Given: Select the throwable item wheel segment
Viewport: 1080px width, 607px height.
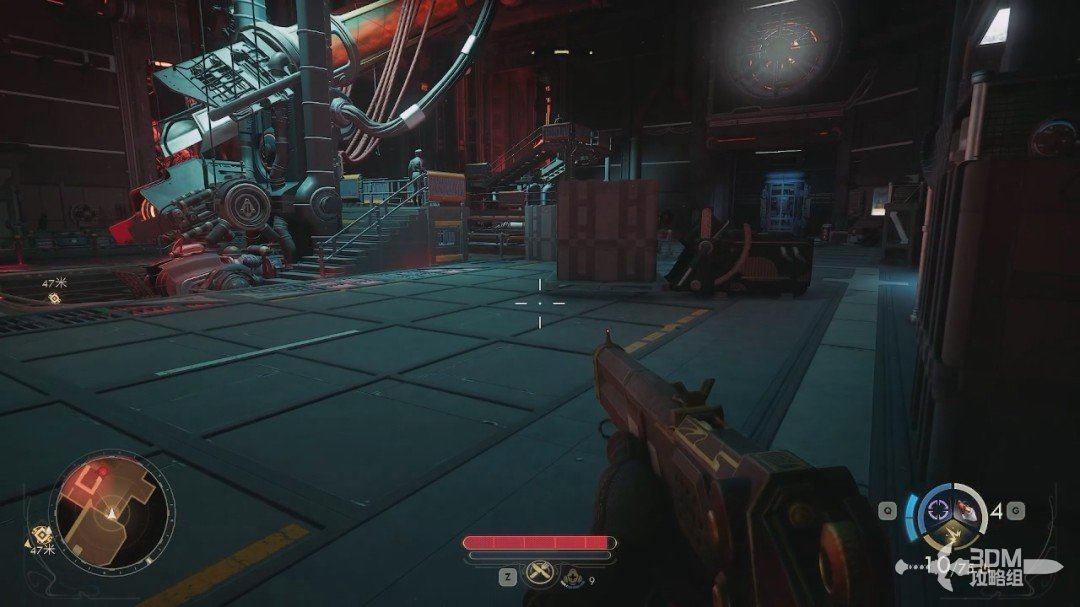Looking at the screenshot, I should pos(966,509).
